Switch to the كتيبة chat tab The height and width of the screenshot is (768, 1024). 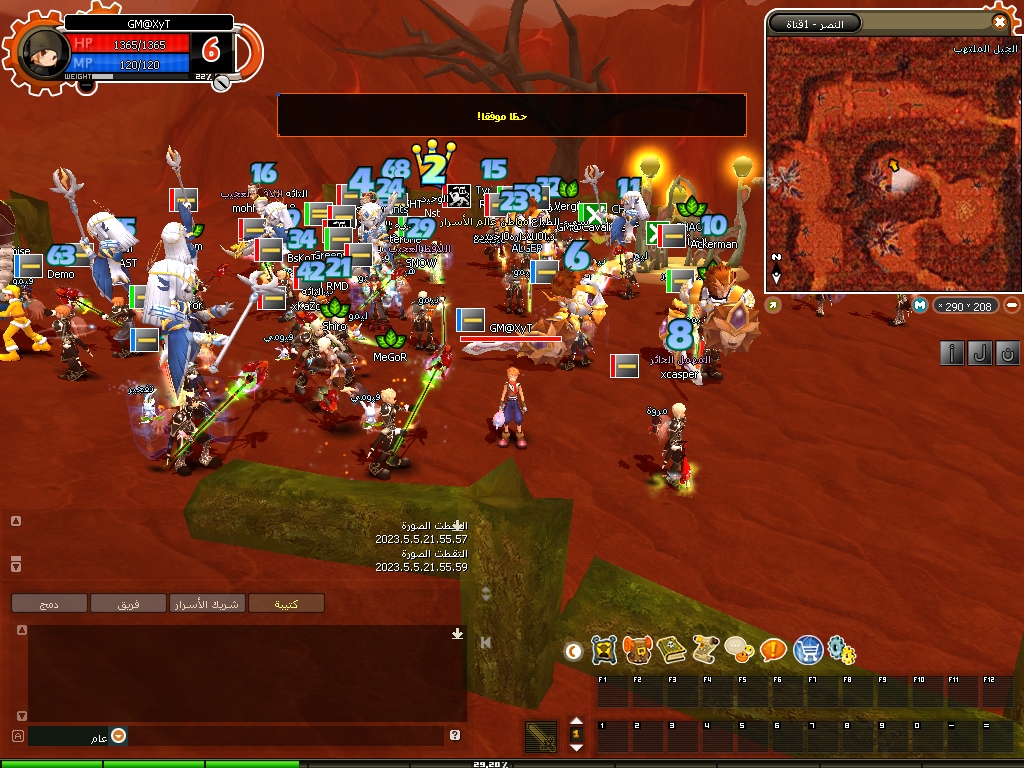287,603
